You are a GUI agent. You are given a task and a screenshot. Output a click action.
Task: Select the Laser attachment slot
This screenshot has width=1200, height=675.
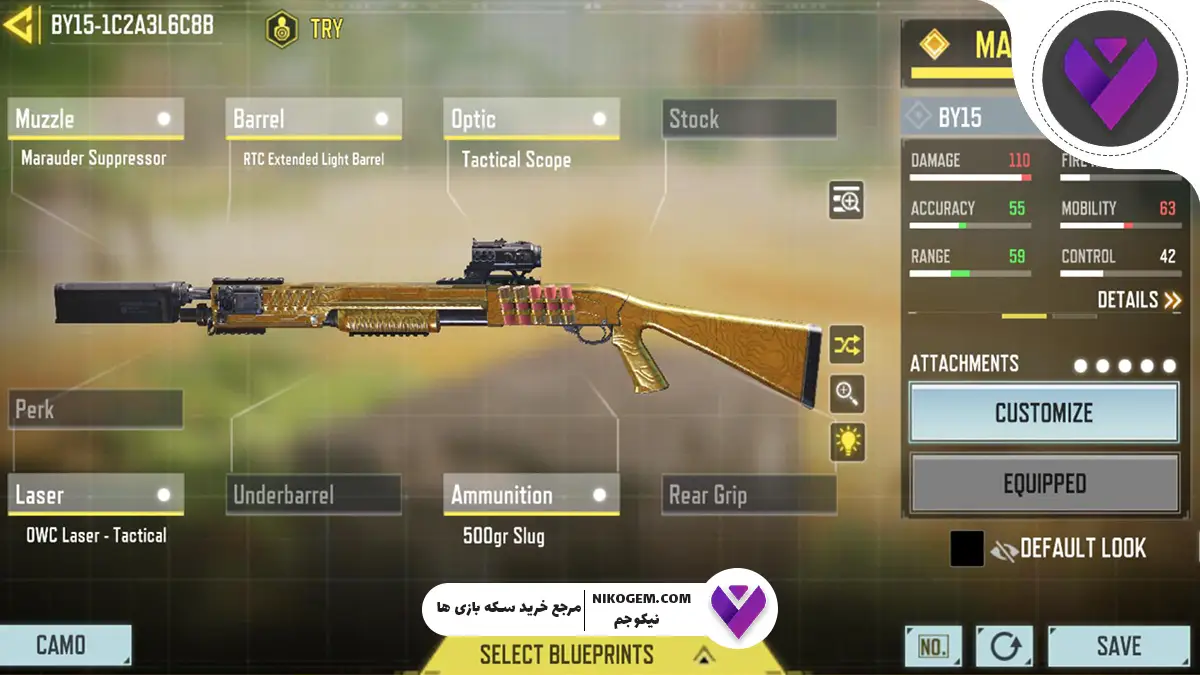(95, 495)
